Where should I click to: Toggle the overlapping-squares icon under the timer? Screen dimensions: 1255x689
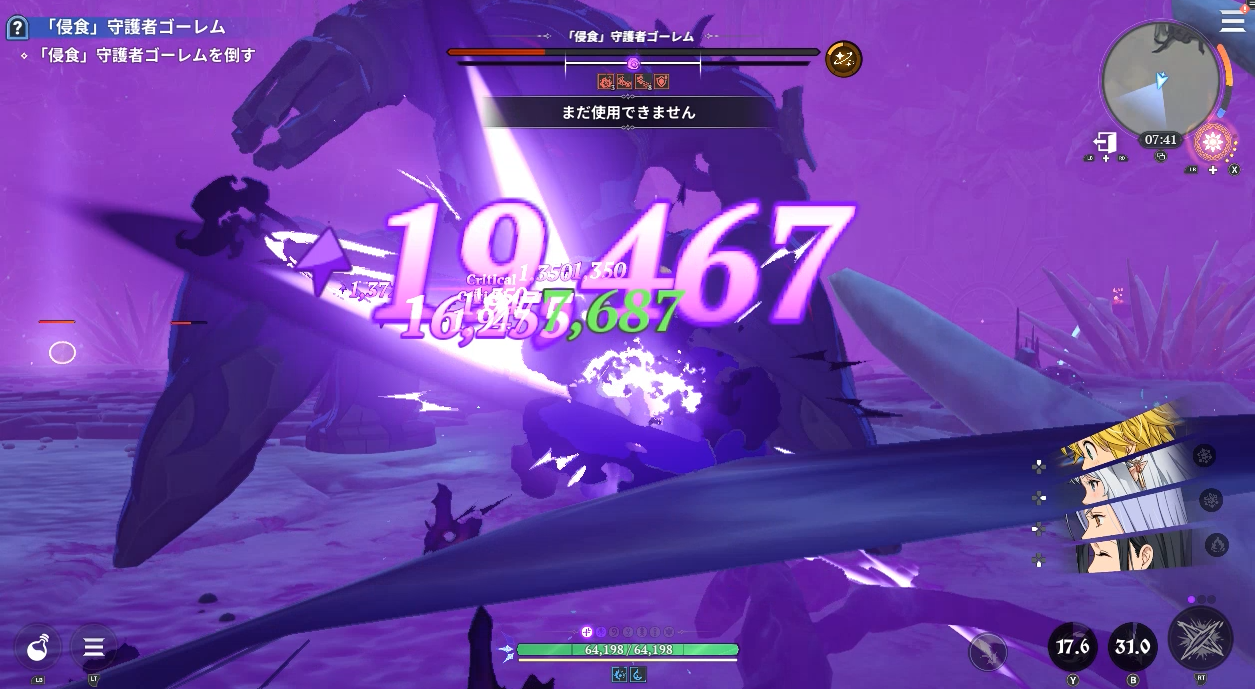[x=1160, y=157]
